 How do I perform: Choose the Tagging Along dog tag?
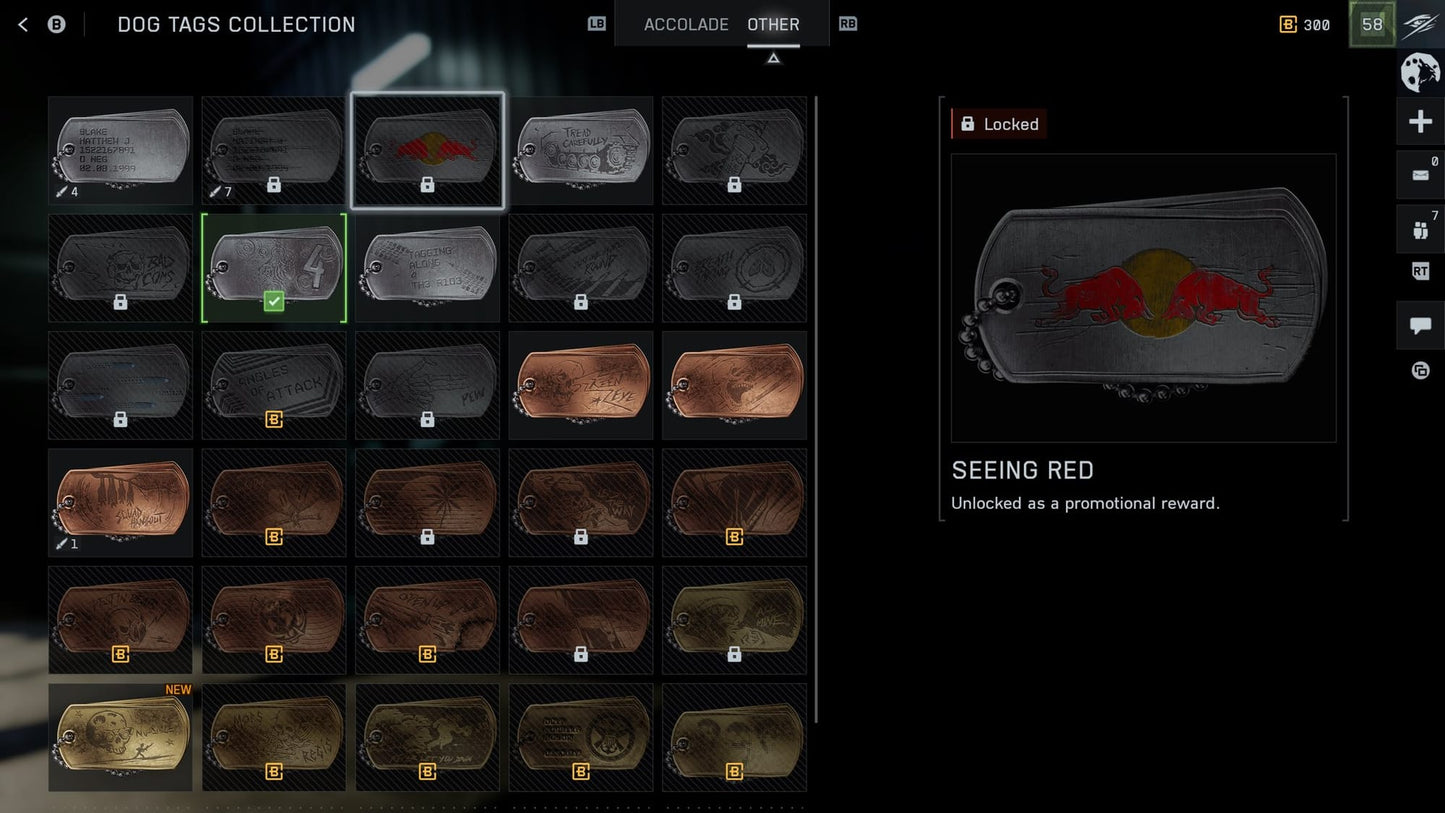[427, 268]
